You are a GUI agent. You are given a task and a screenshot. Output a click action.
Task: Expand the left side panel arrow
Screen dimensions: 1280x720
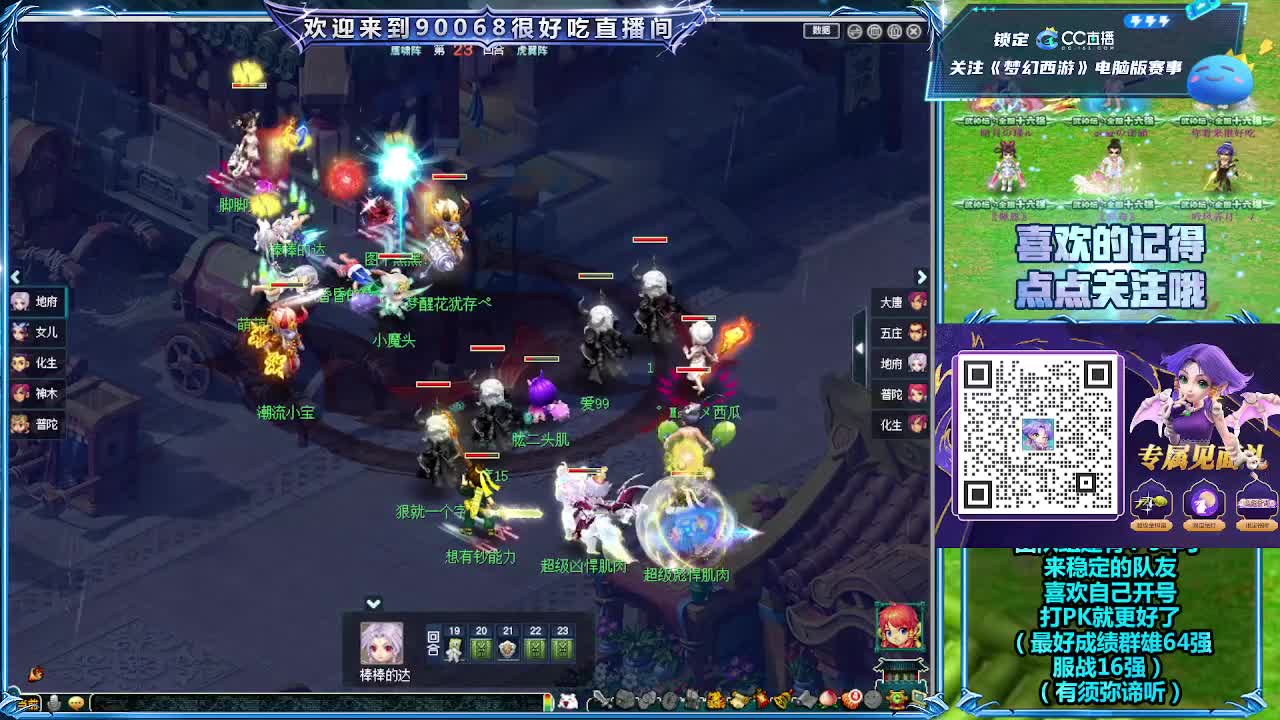tap(14, 277)
